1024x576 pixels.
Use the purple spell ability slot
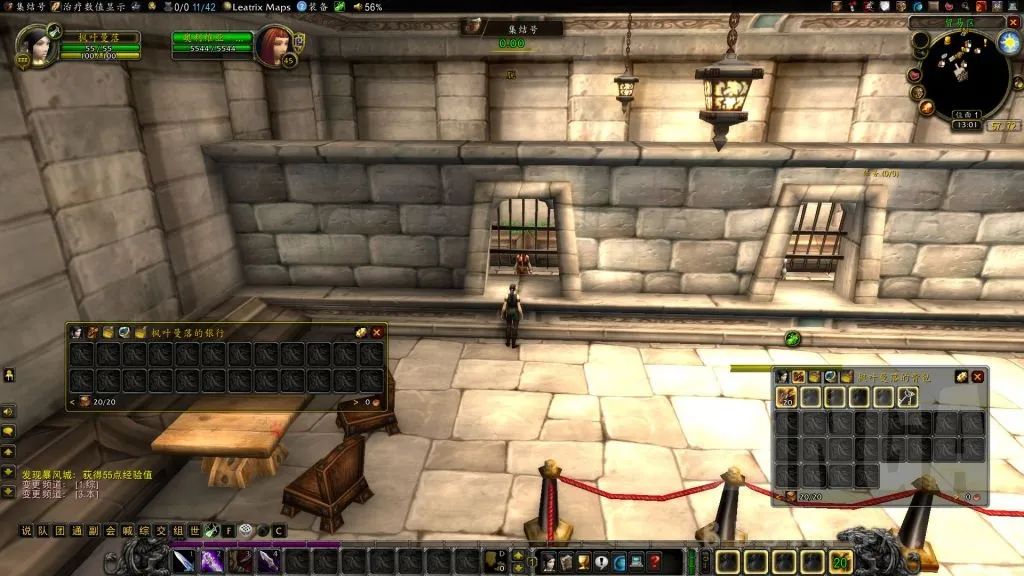[x=211, y=561]
